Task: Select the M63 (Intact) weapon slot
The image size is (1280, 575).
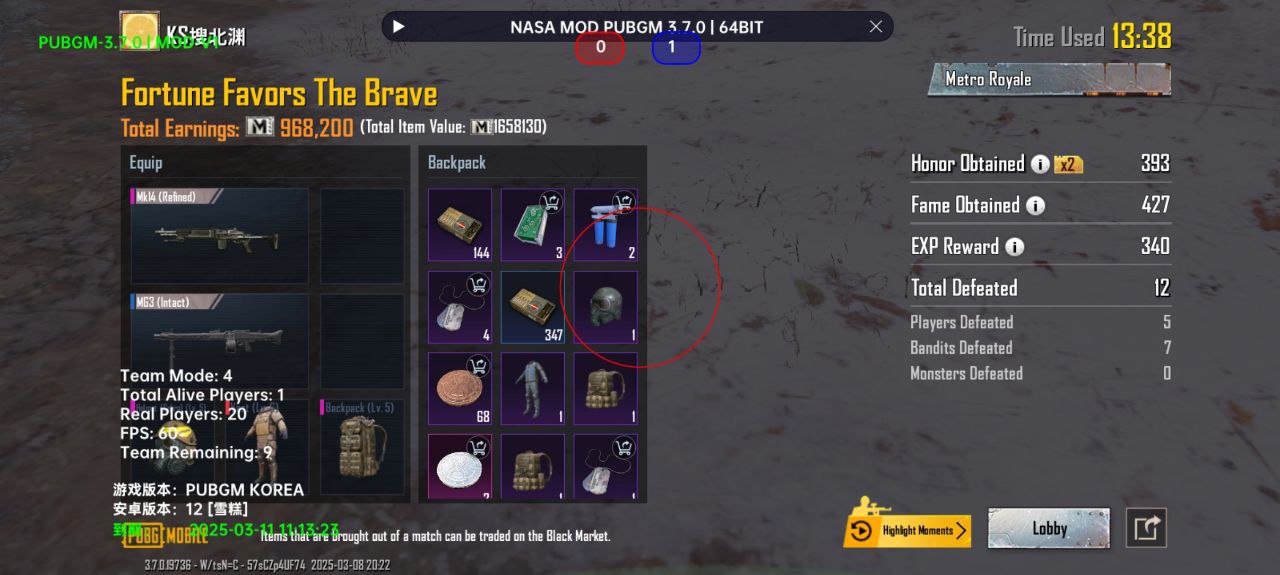Action: click(220, 340)
